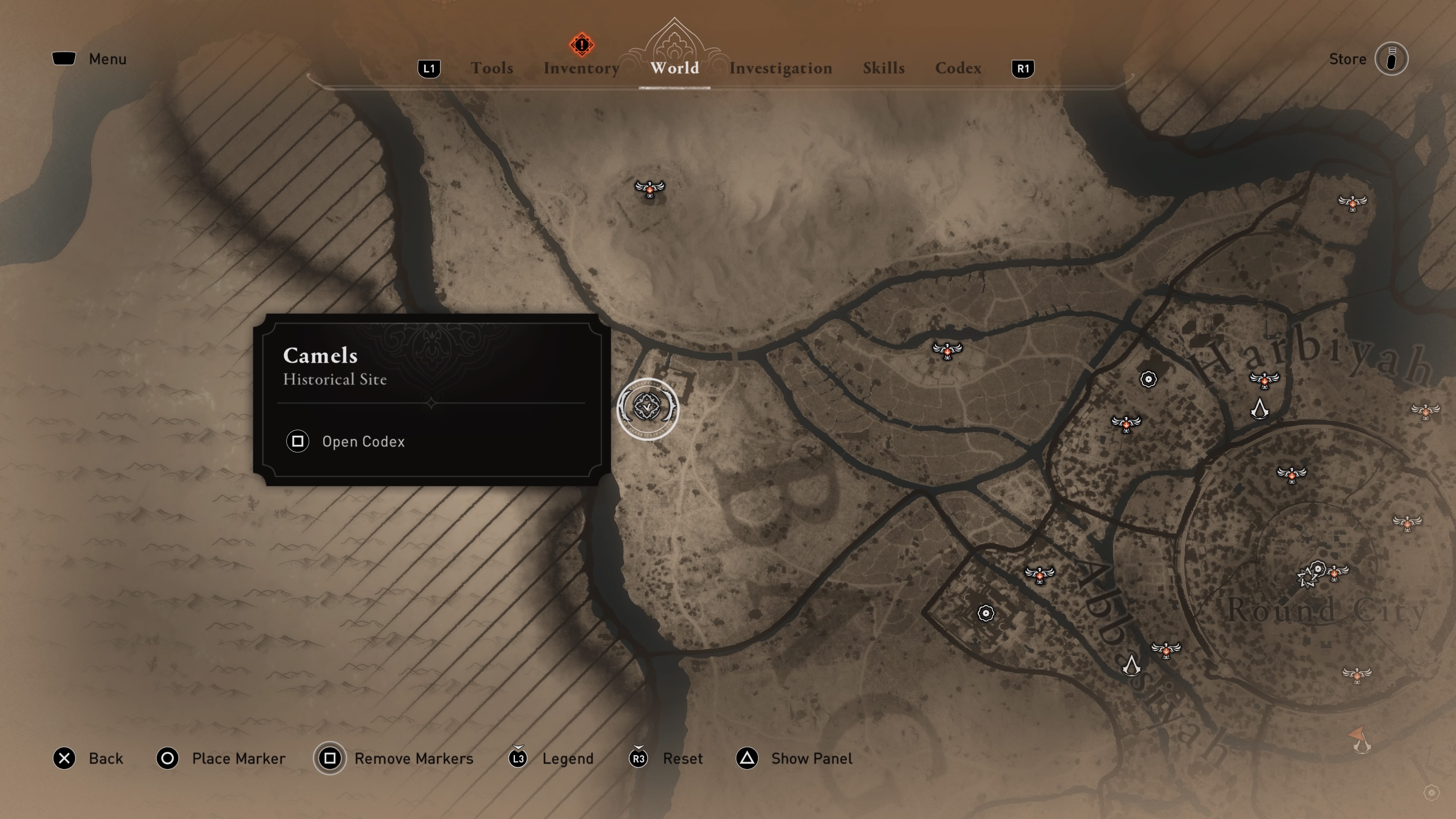The image size is (1456, 819).
Task: Click the Menu label
Action: [x=107, y=59]
